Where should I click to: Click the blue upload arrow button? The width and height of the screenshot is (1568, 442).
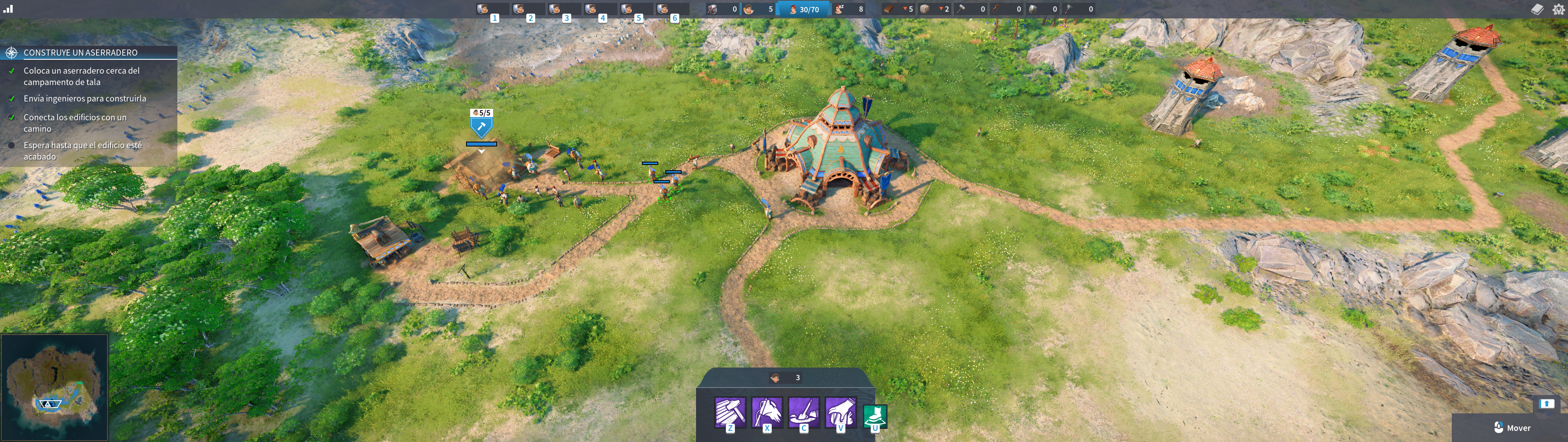[1546, 404]
